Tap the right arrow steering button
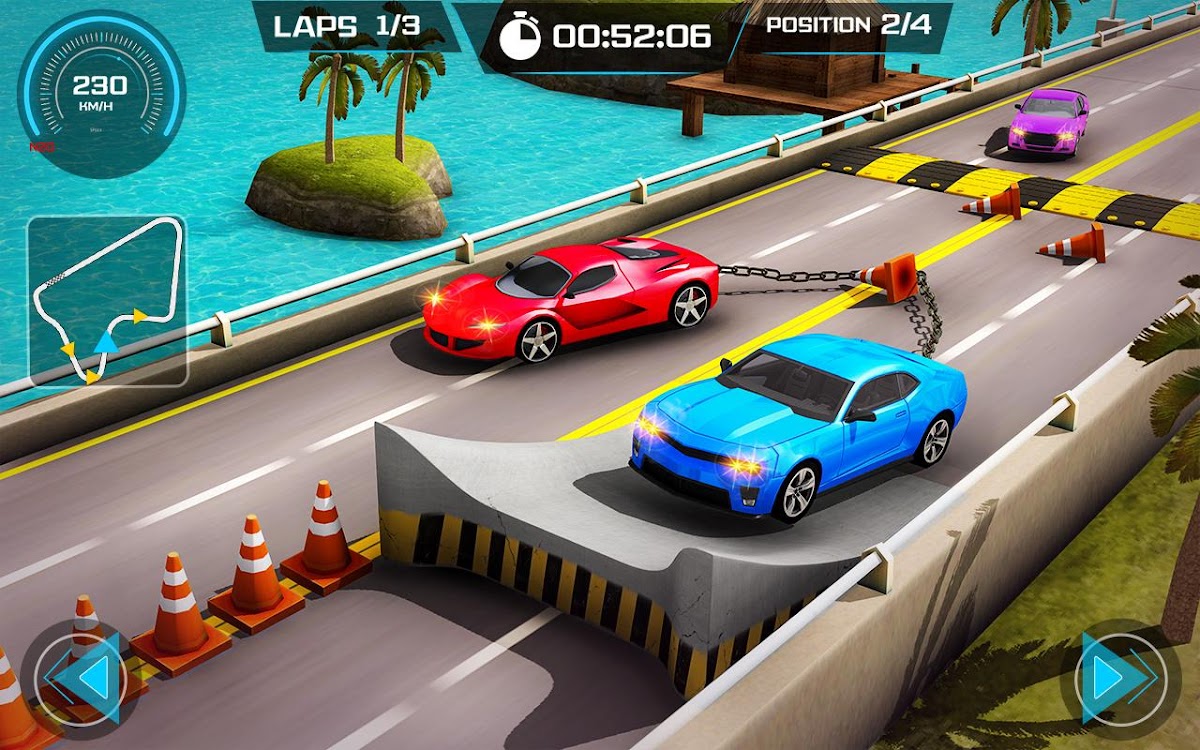1200x750 pixels. point(1118,679)
